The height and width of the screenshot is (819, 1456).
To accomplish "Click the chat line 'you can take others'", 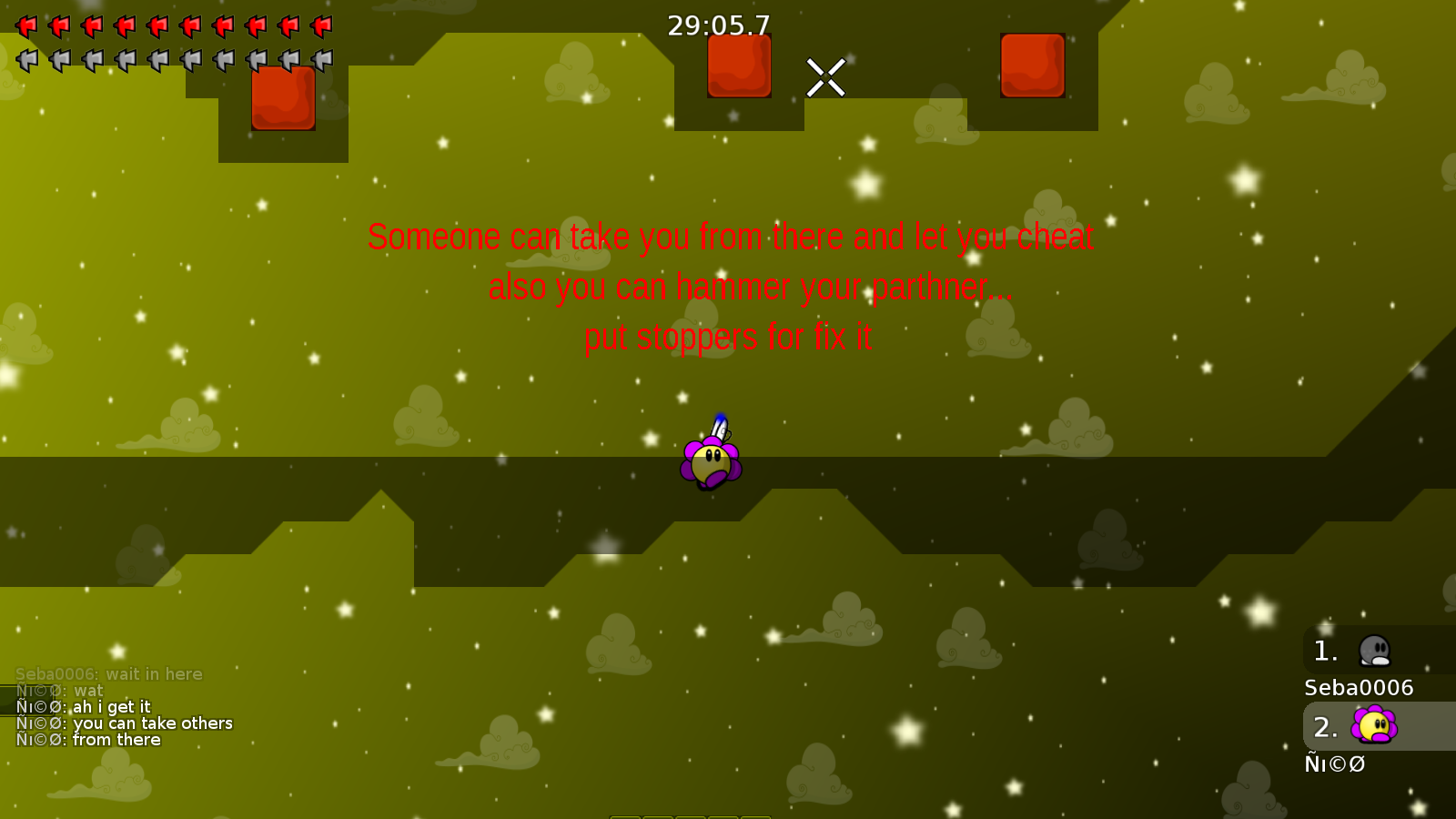I will [125, 723].
